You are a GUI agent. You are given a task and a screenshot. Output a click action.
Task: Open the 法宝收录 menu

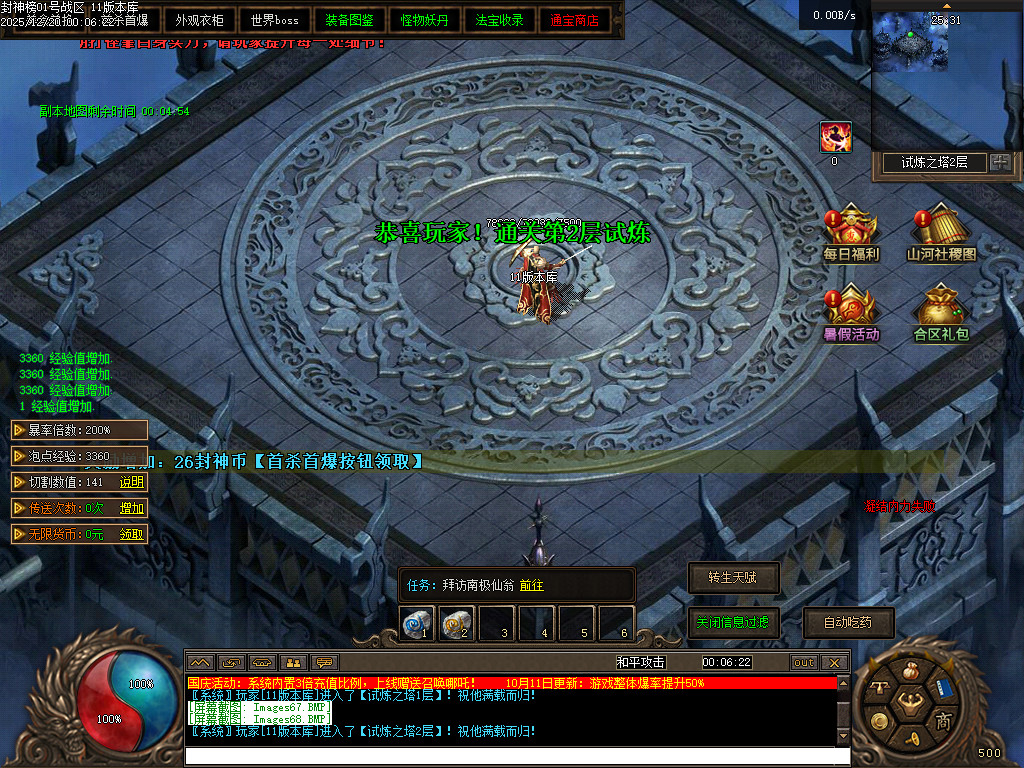tap(499, 20)
